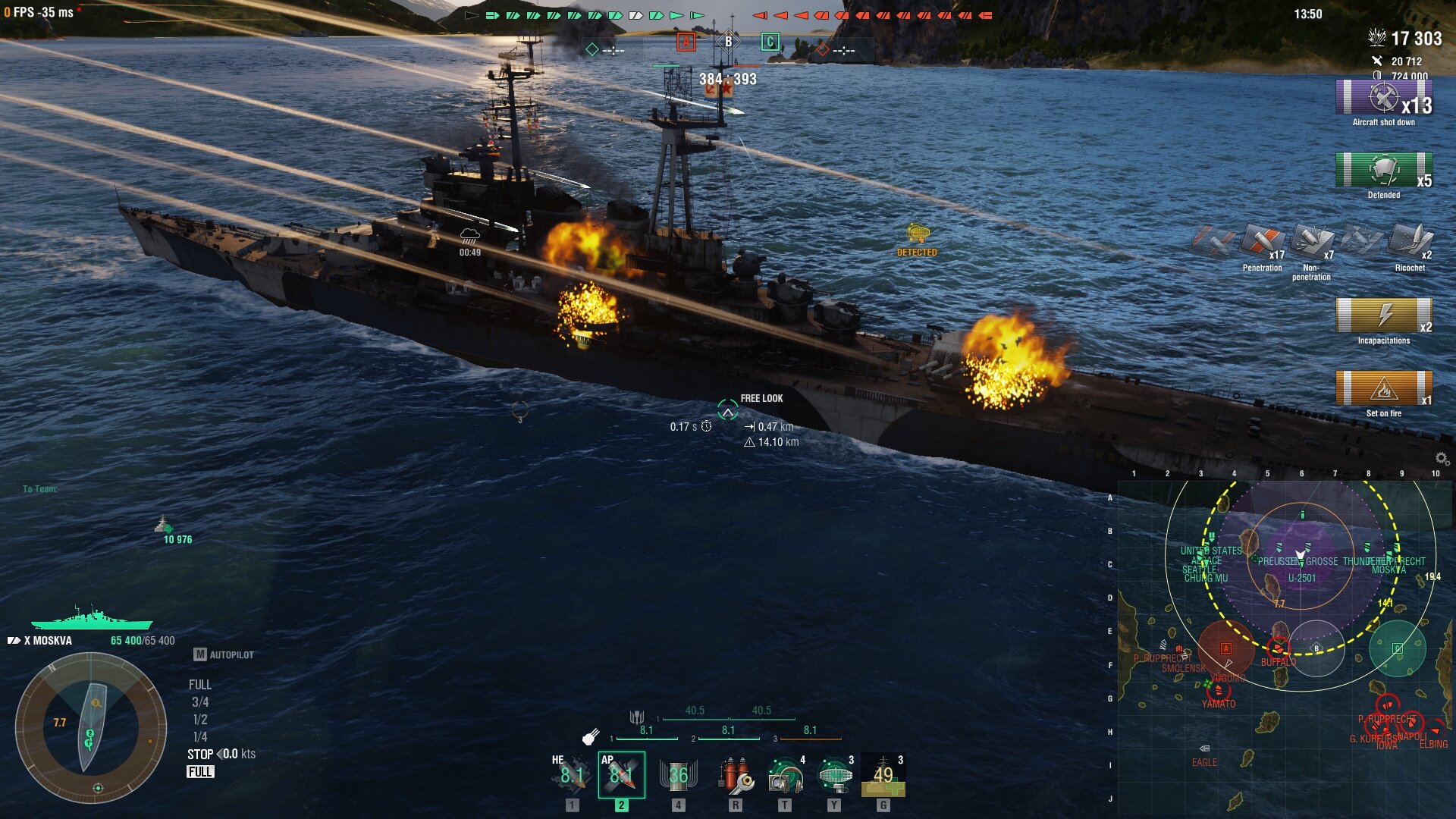1456x819 pixels.
Task: Select the torpedo armament slot
Action: click(x=678, y=775)
